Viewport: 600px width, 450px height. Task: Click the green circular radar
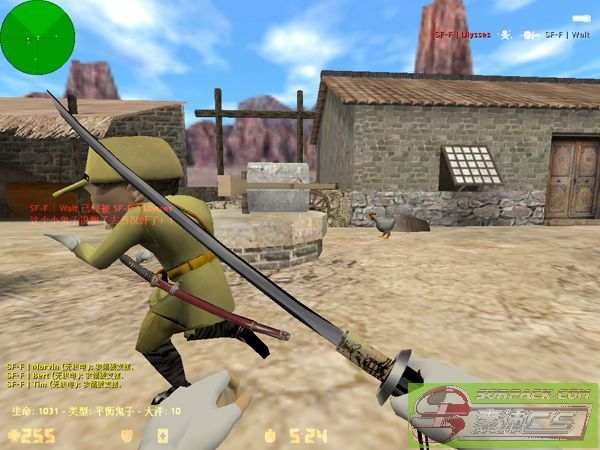tap(37, 37)
